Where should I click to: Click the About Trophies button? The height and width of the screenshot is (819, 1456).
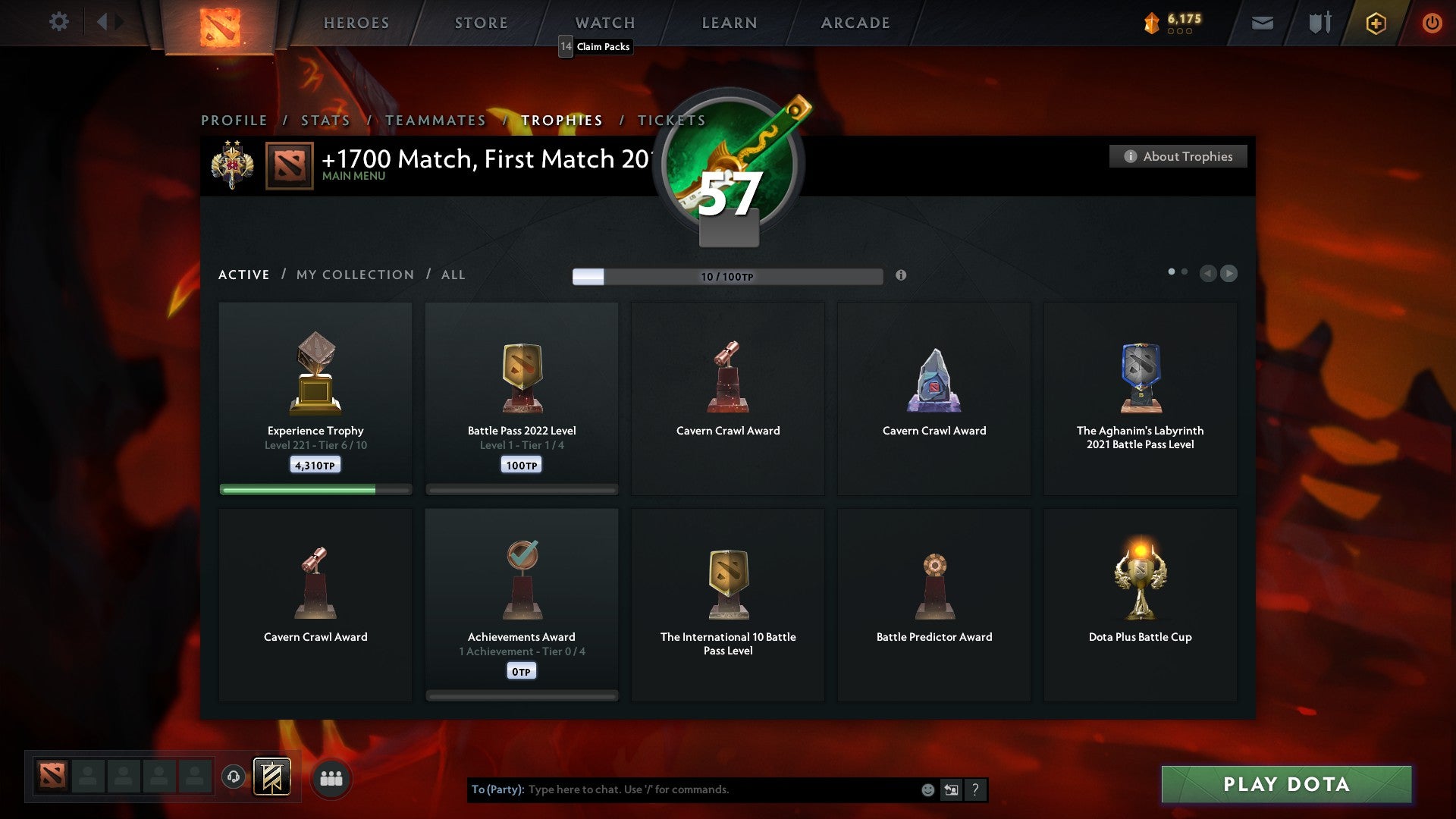(1178, 156)
